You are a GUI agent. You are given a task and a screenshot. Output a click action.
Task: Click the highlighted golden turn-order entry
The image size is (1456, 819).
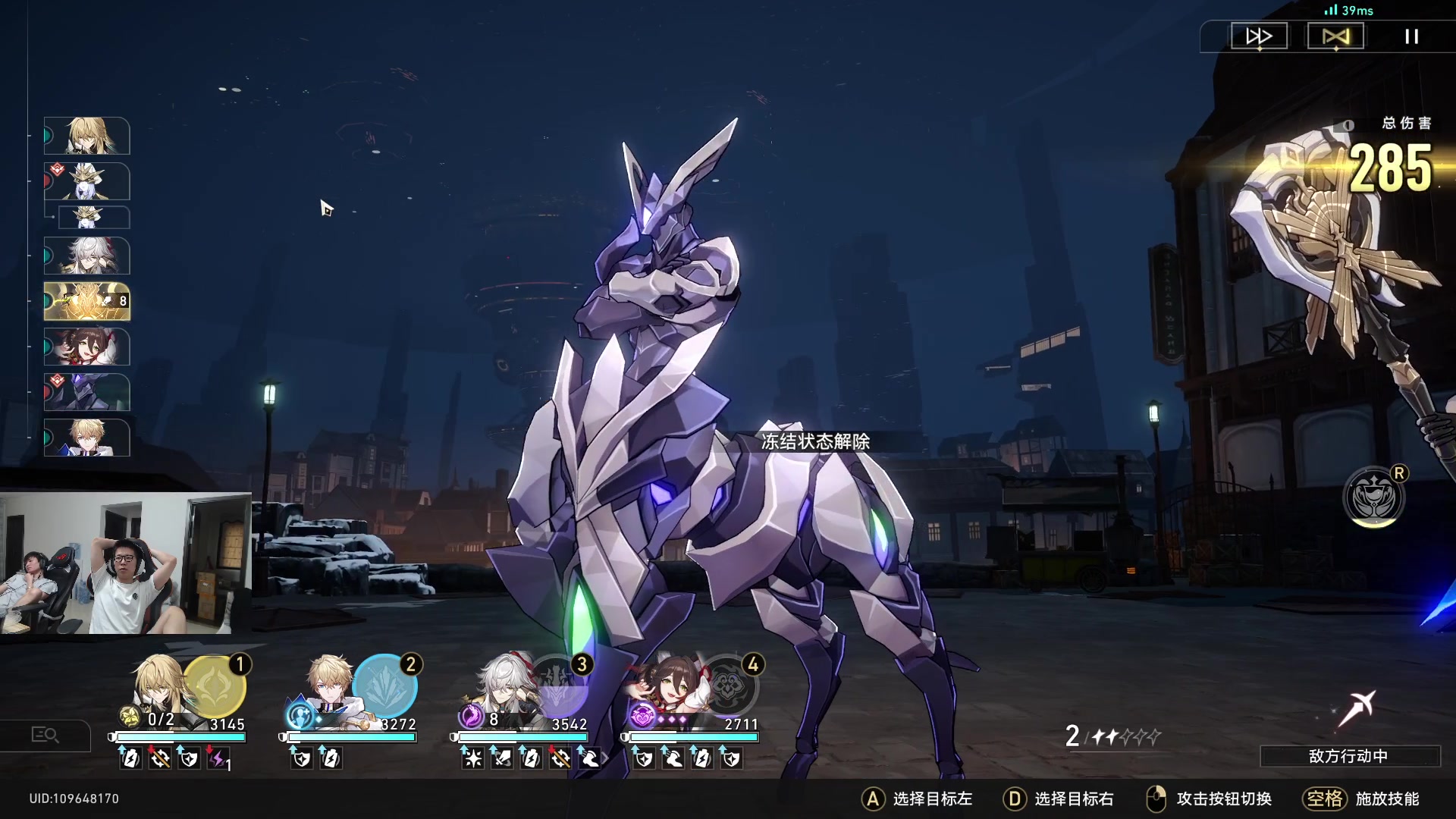86,301
